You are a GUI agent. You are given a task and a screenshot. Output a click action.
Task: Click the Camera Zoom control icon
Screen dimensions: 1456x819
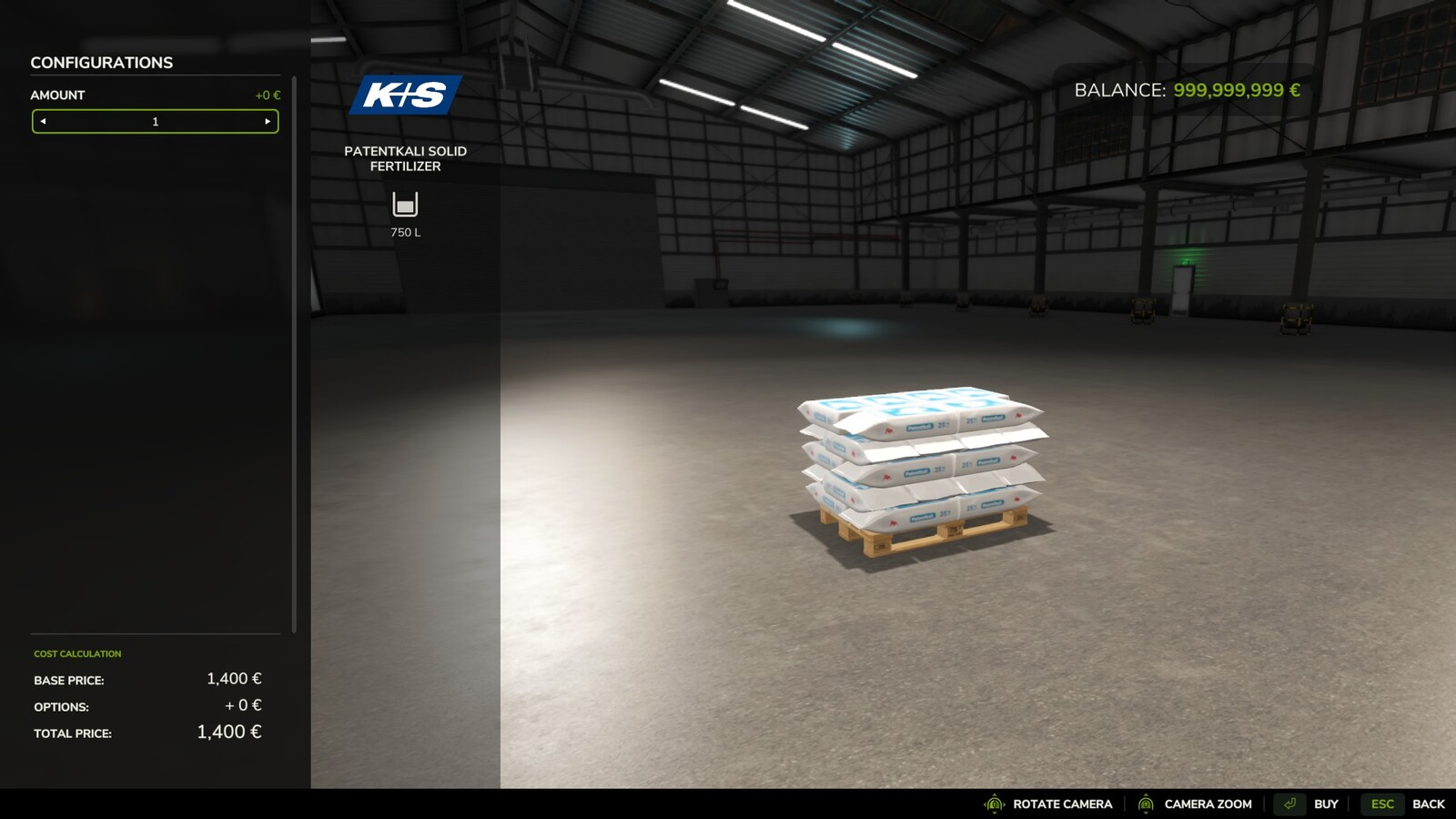[1148, 804]
